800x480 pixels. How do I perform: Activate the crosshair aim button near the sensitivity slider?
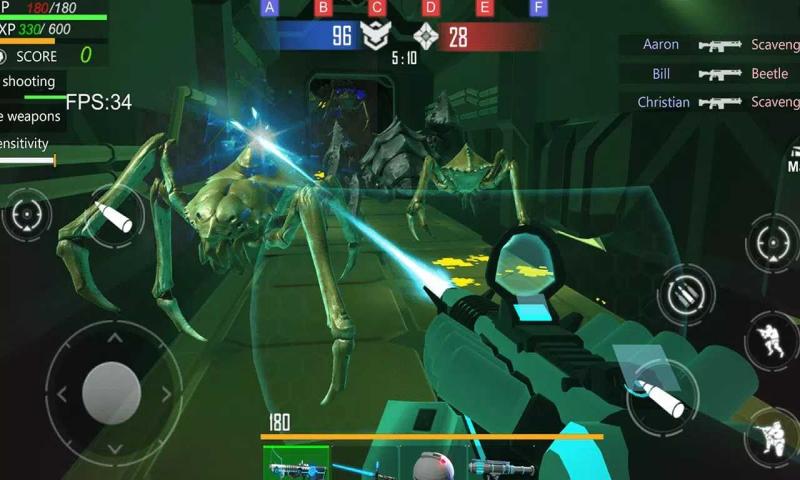27,214
